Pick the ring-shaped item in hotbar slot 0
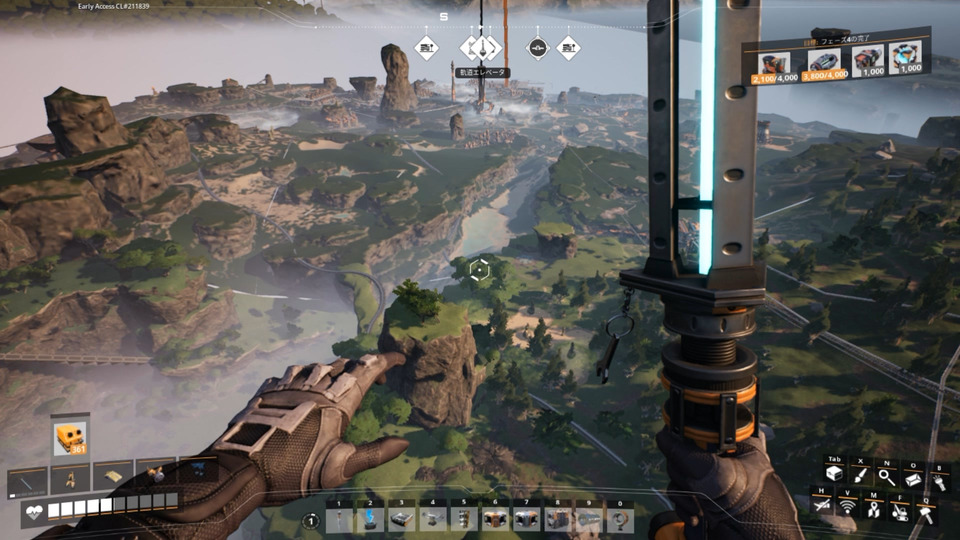 click(x=620, y=519)
